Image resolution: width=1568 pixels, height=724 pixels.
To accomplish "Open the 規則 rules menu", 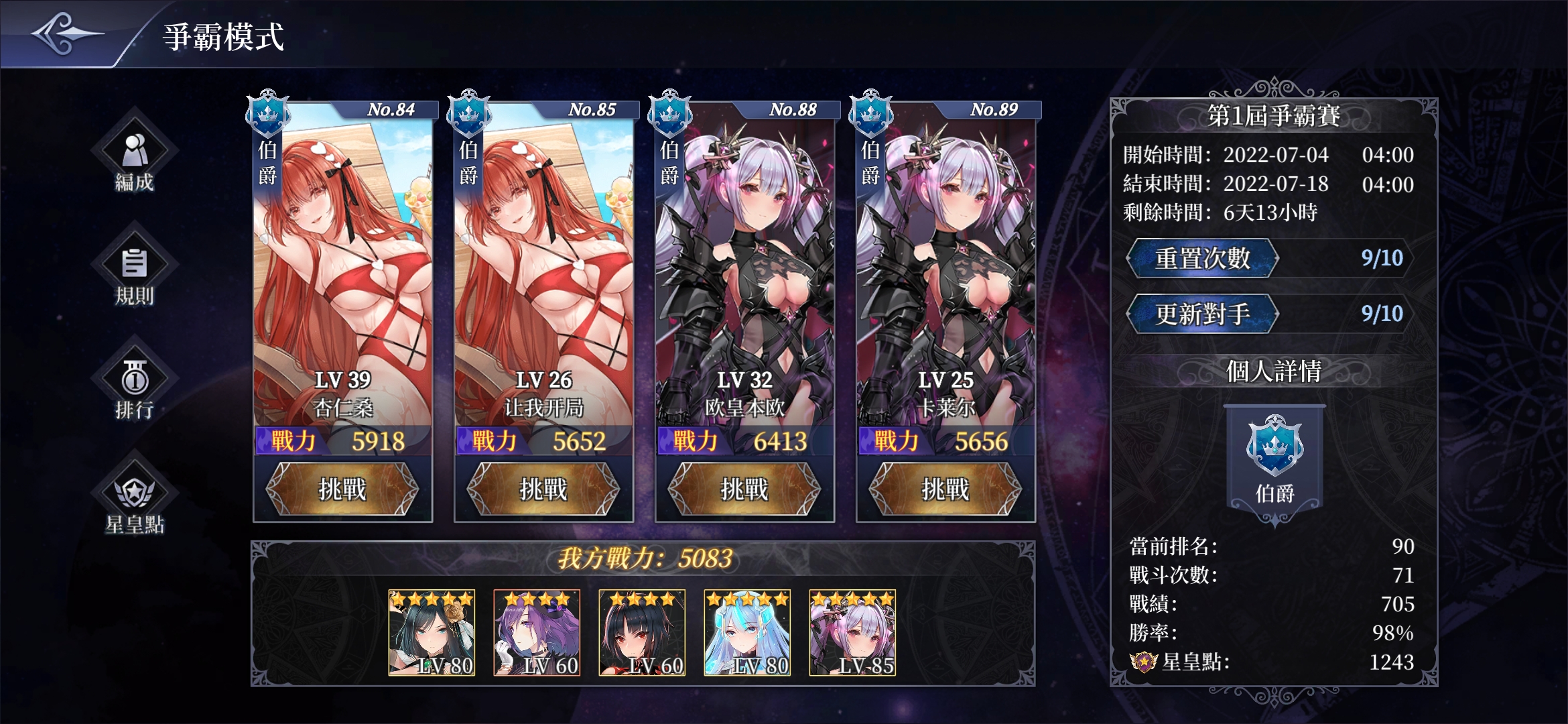I will click(135, 272).
